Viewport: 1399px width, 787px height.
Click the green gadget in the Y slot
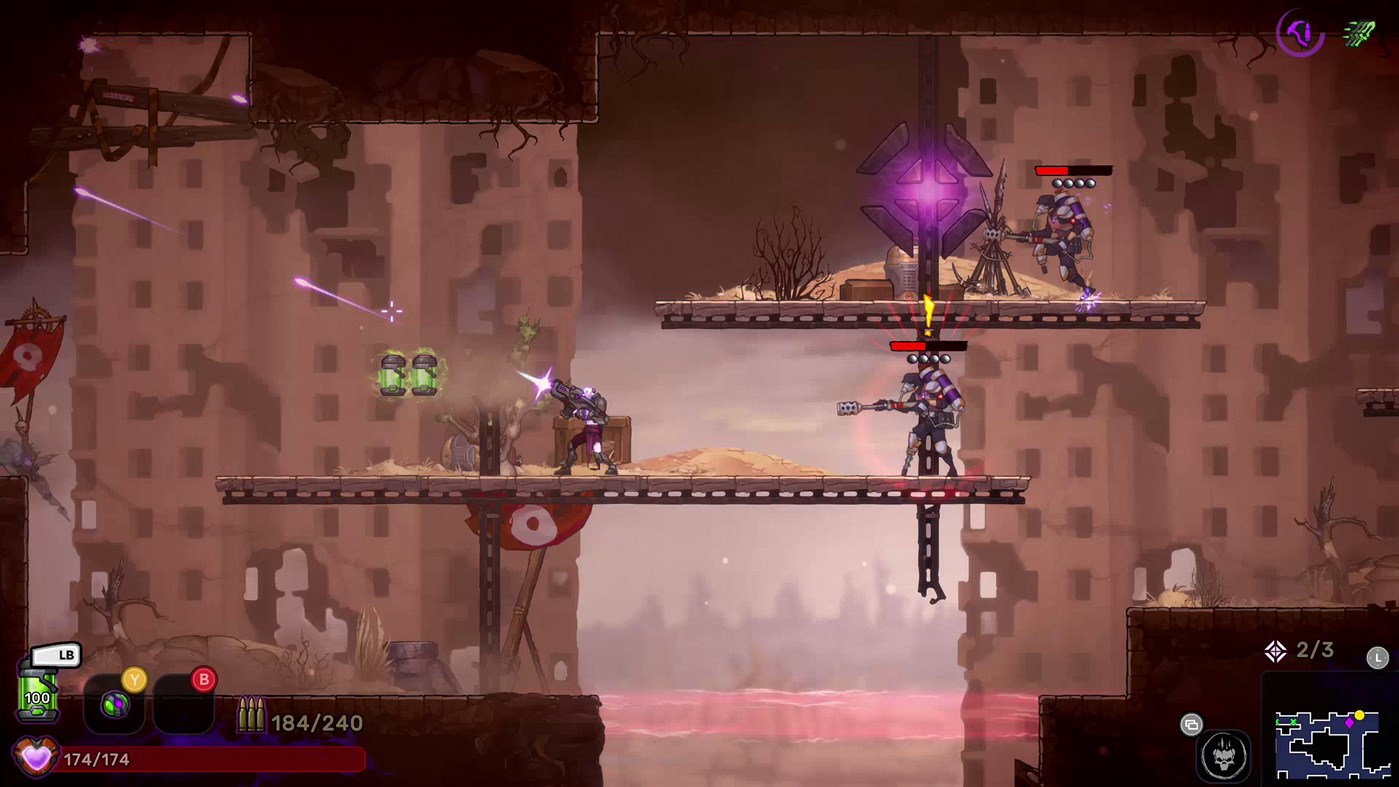pos(115,703)
